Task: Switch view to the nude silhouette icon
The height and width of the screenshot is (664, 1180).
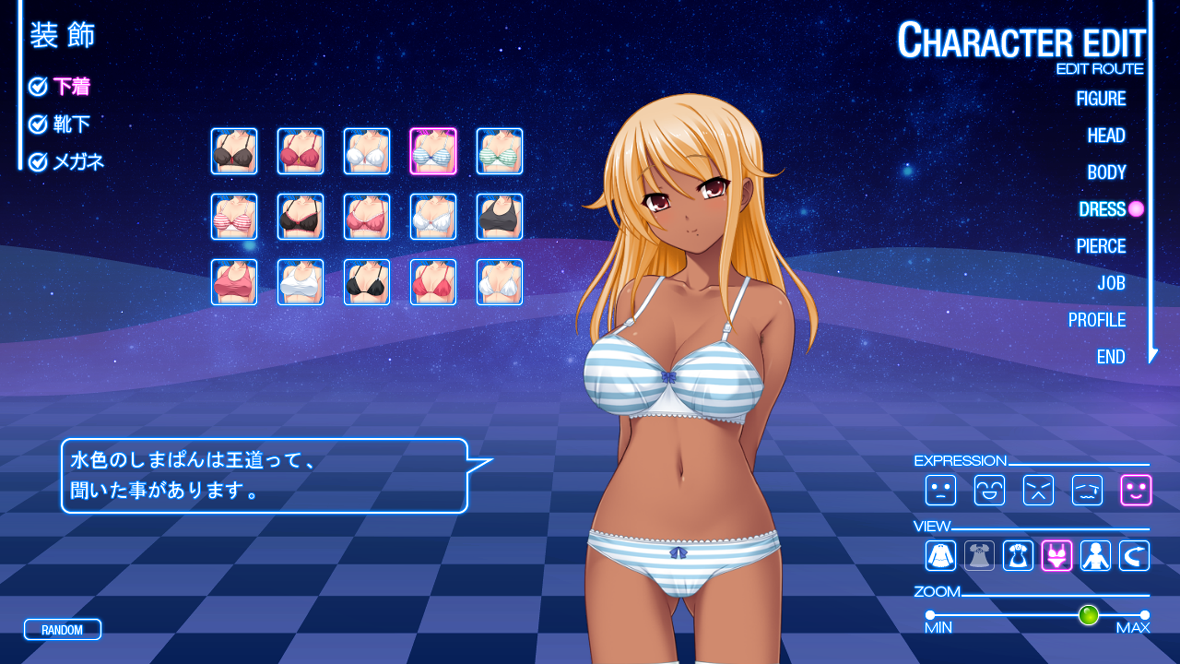Action: tap(1095, 556)
